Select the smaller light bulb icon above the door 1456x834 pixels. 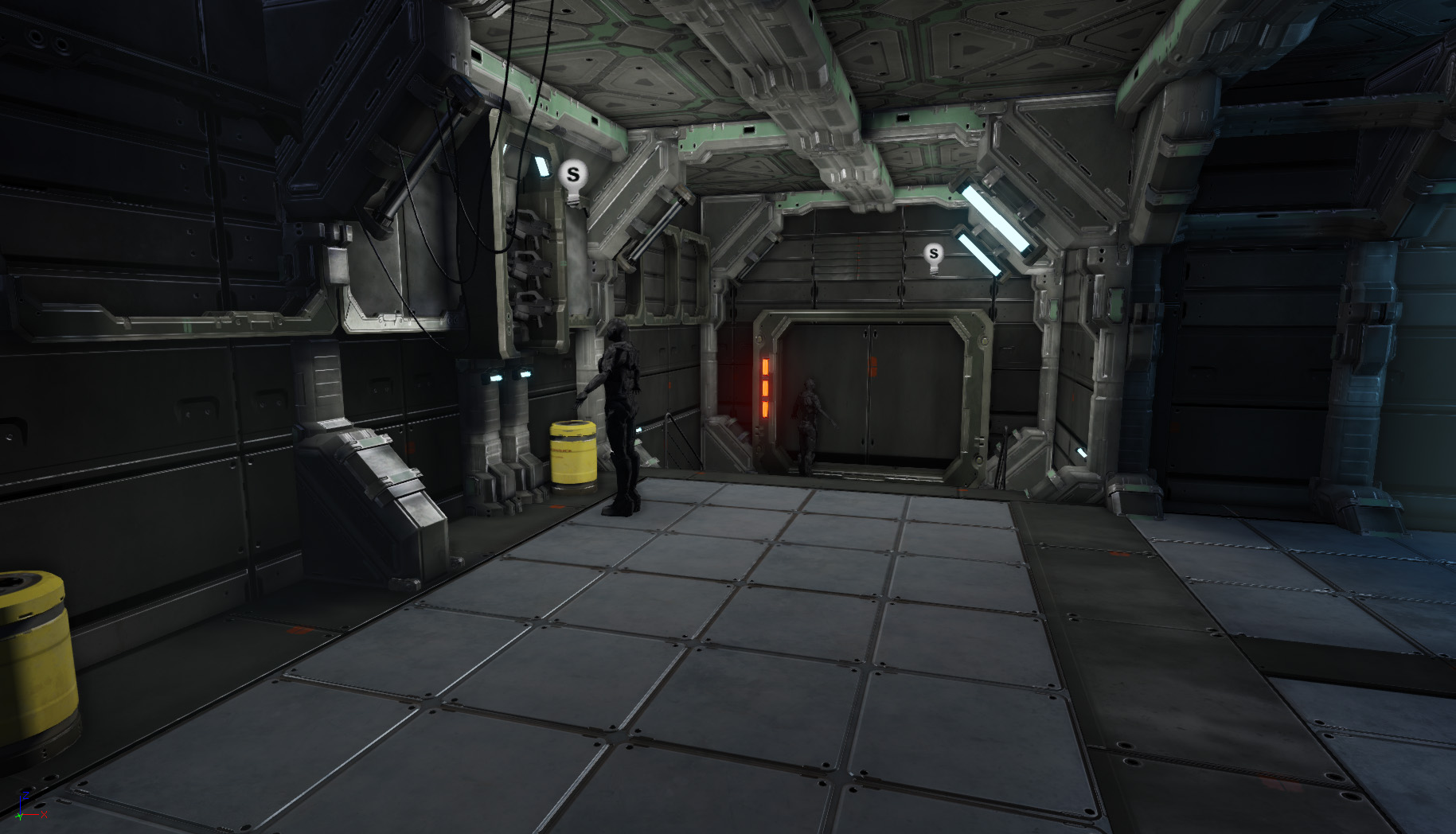click(934, 255)
